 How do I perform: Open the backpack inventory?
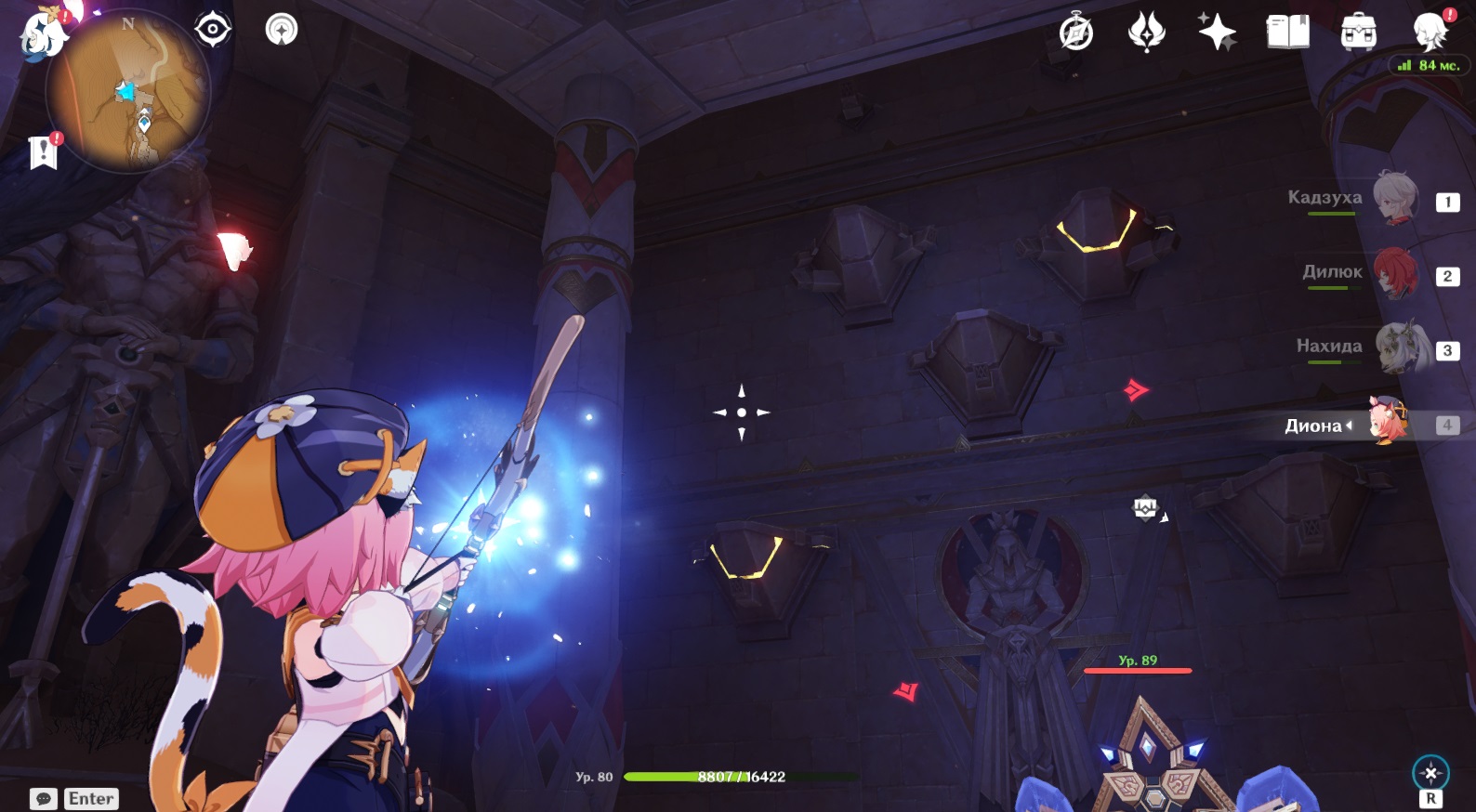(x=1358, y=33)
